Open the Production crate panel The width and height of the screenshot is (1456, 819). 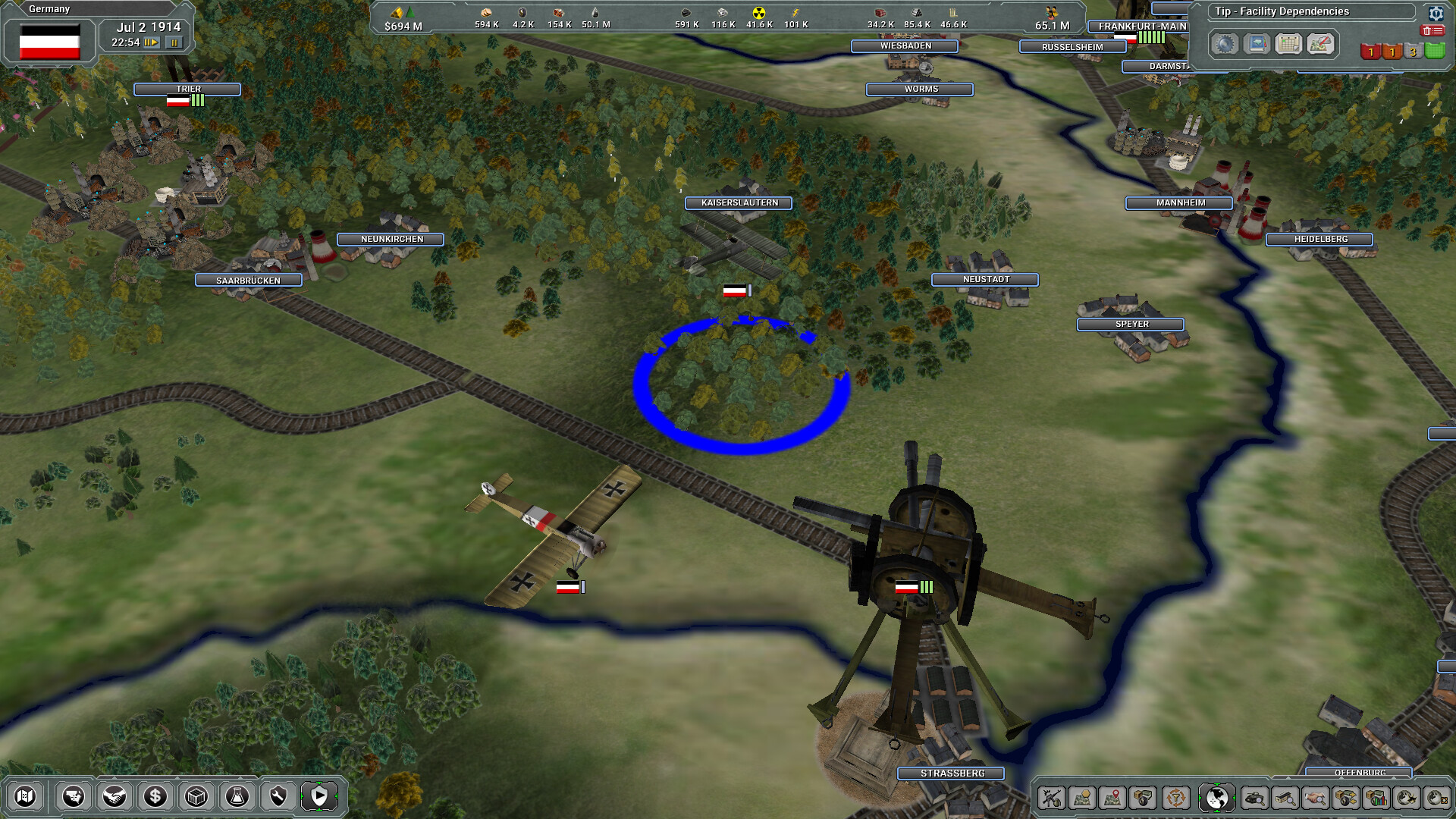tap(197, 796)
